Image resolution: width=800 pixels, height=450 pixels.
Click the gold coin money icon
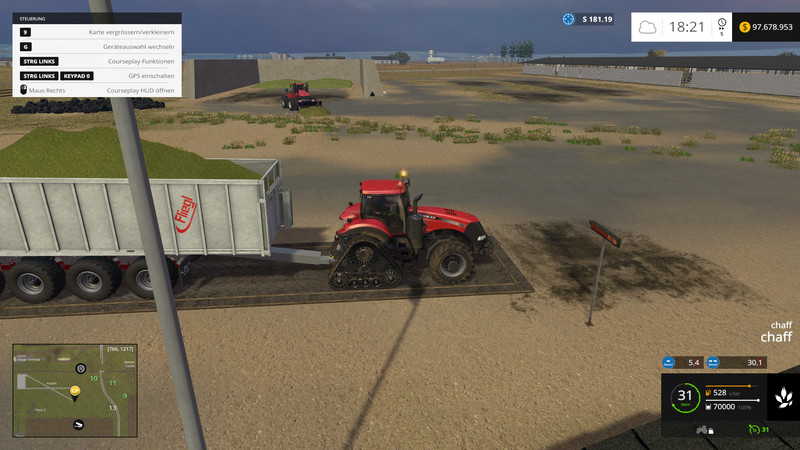coord(745,27)
